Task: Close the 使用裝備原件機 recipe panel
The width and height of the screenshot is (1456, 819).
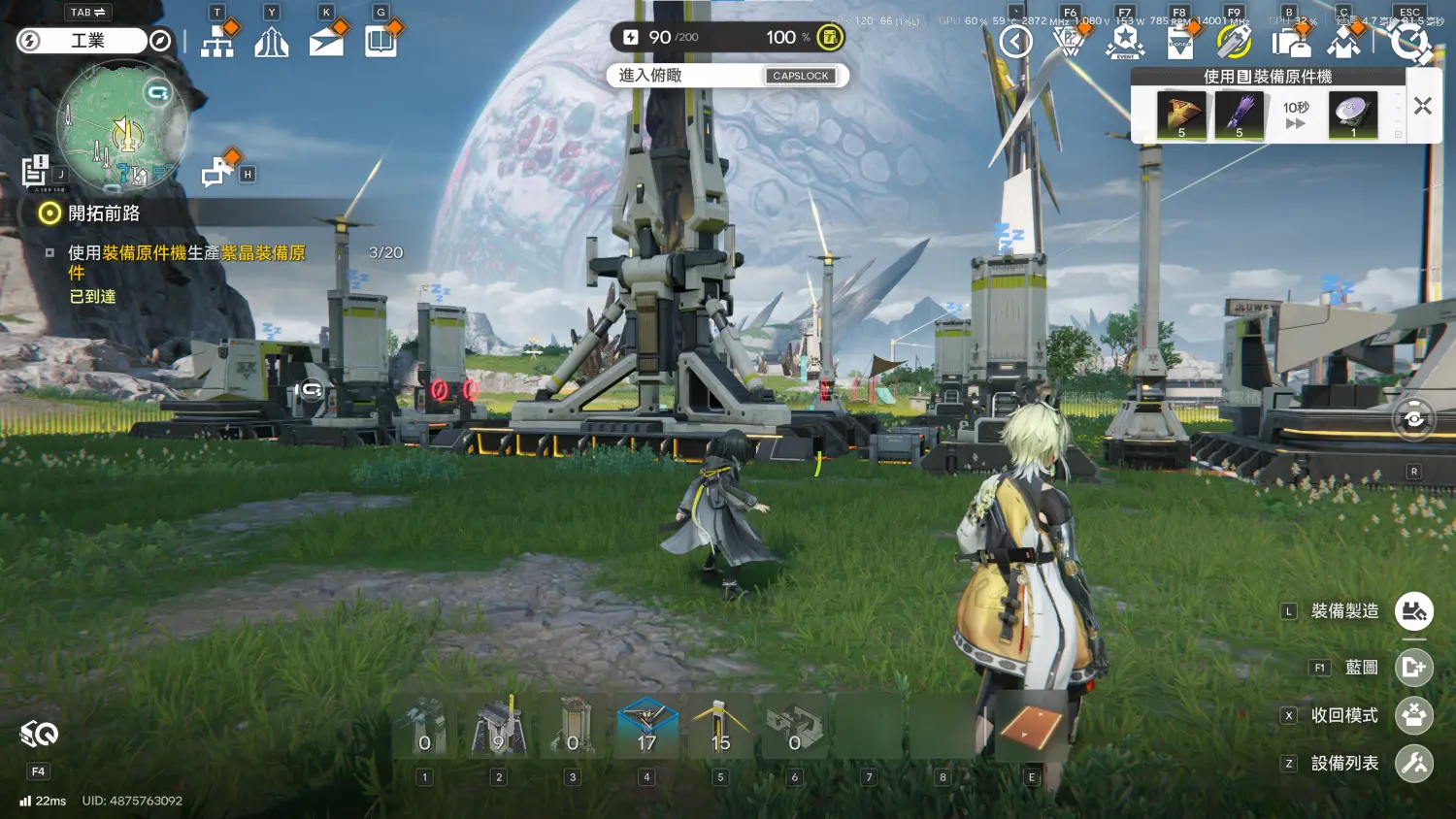Action: (1422, 107)
